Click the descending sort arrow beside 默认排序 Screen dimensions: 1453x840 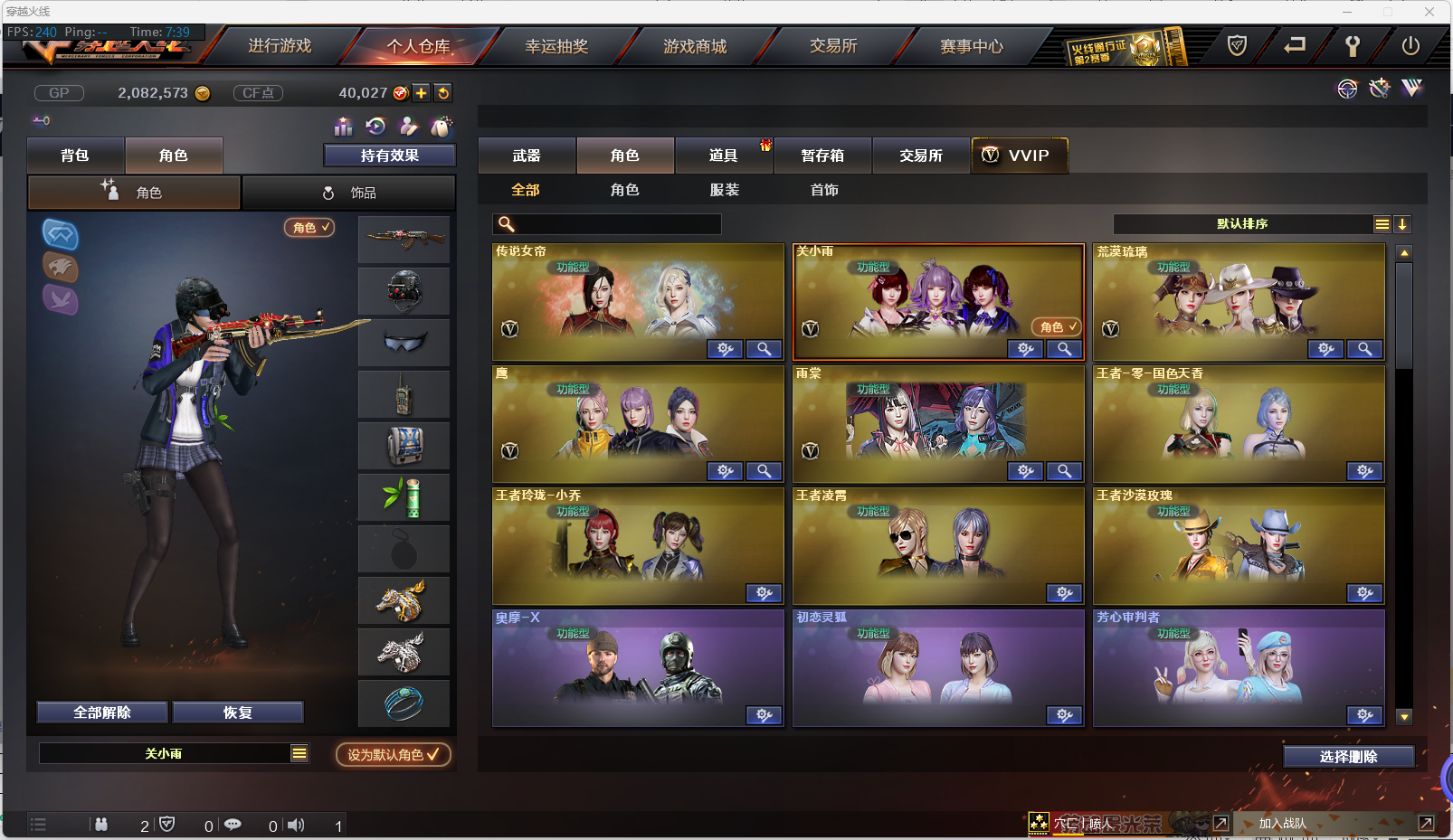[1402, 223]
